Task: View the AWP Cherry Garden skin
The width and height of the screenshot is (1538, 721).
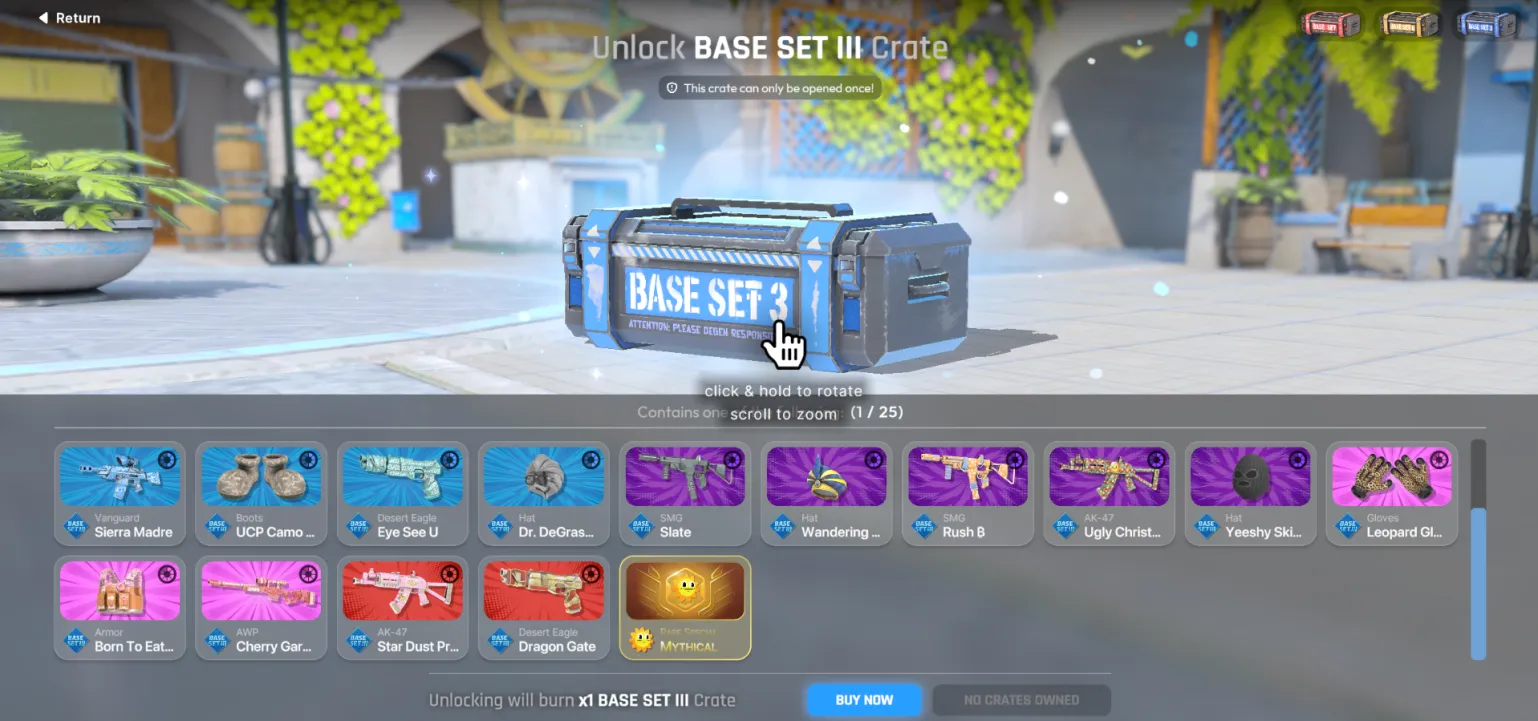Action: 261,608
